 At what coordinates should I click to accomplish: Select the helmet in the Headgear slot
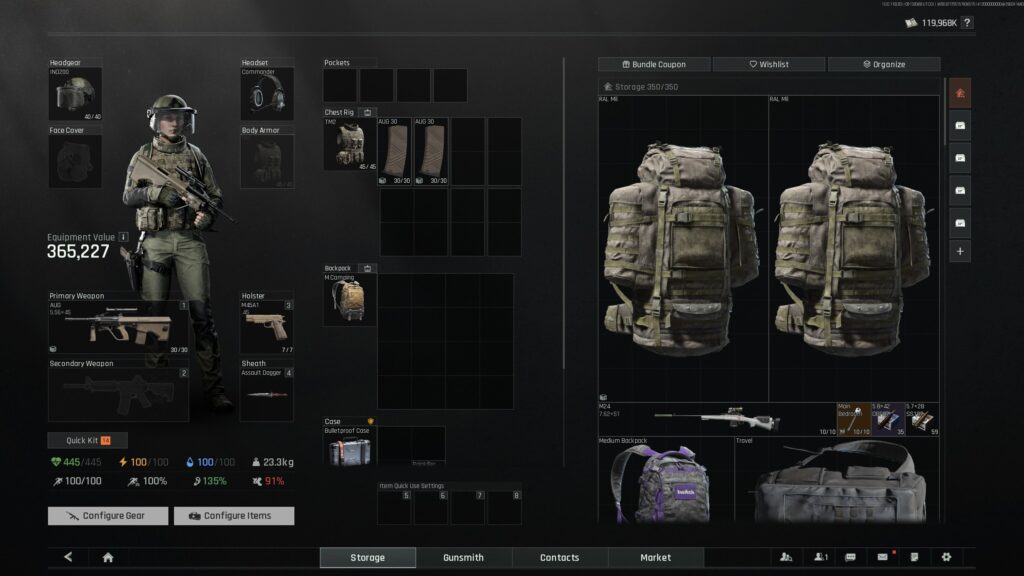point(75,94)
